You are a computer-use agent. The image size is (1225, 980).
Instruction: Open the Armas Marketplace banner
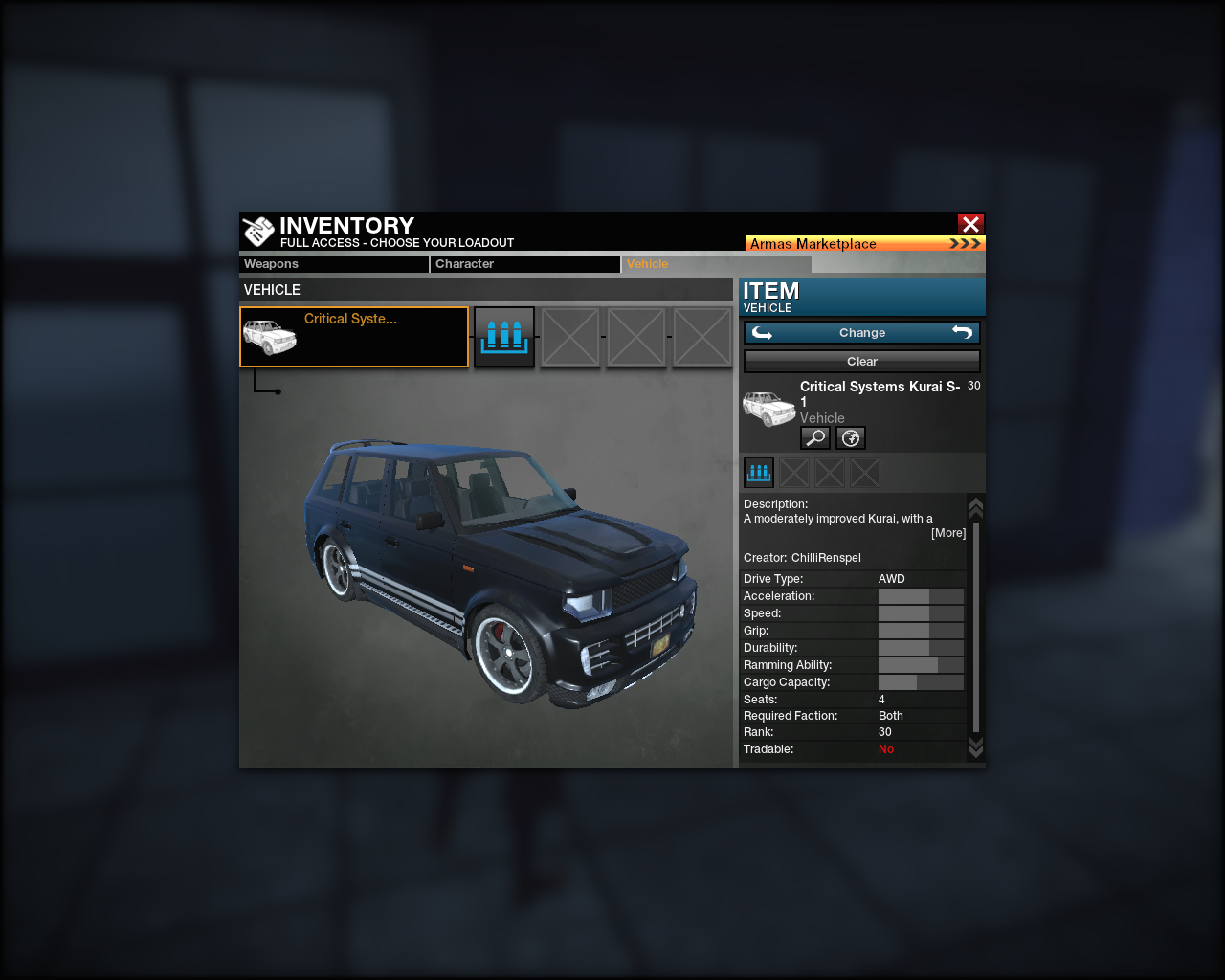coord(864,244)
